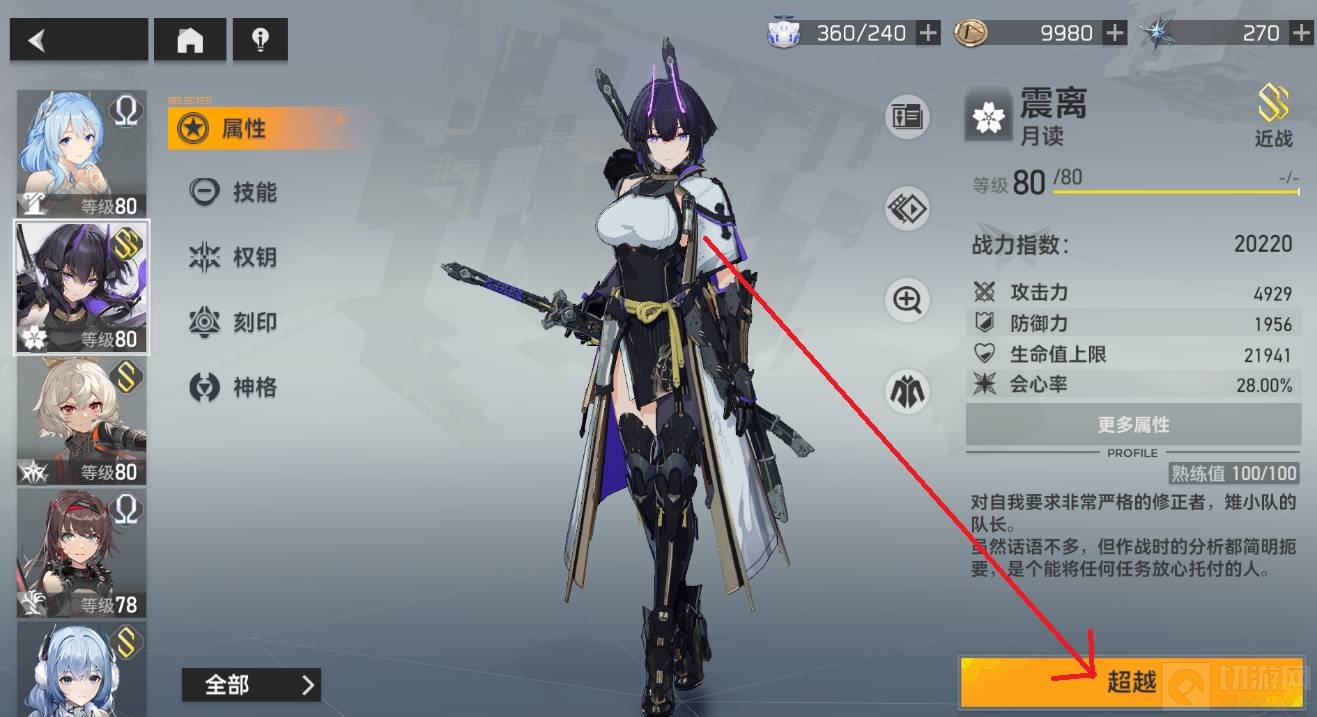Pick the brown-haired level 78 character

pyautogui.click(x=81, y=552)
